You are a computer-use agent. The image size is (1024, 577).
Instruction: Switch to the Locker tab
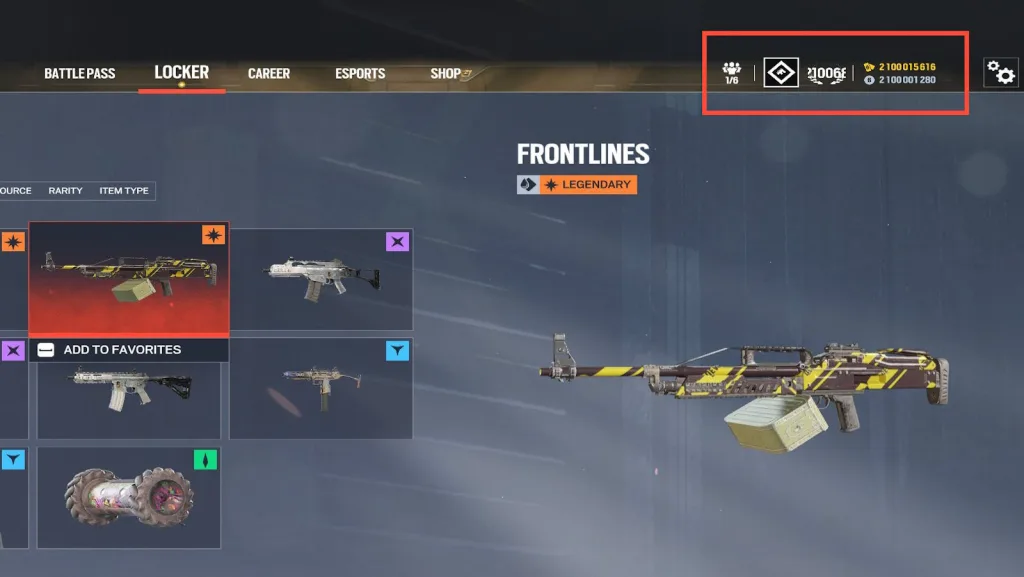pos(181,72)
